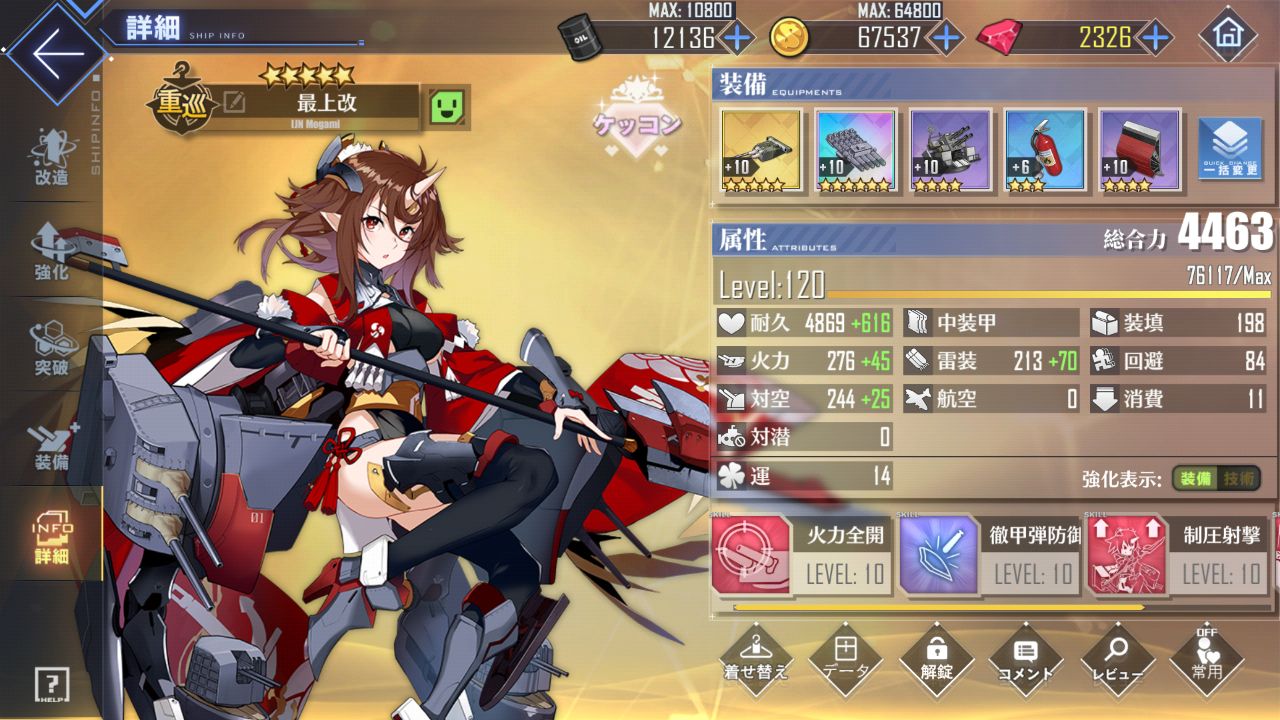Return to the home screen
Viewport: 1280px width, 720px height.
(1227, 36)
